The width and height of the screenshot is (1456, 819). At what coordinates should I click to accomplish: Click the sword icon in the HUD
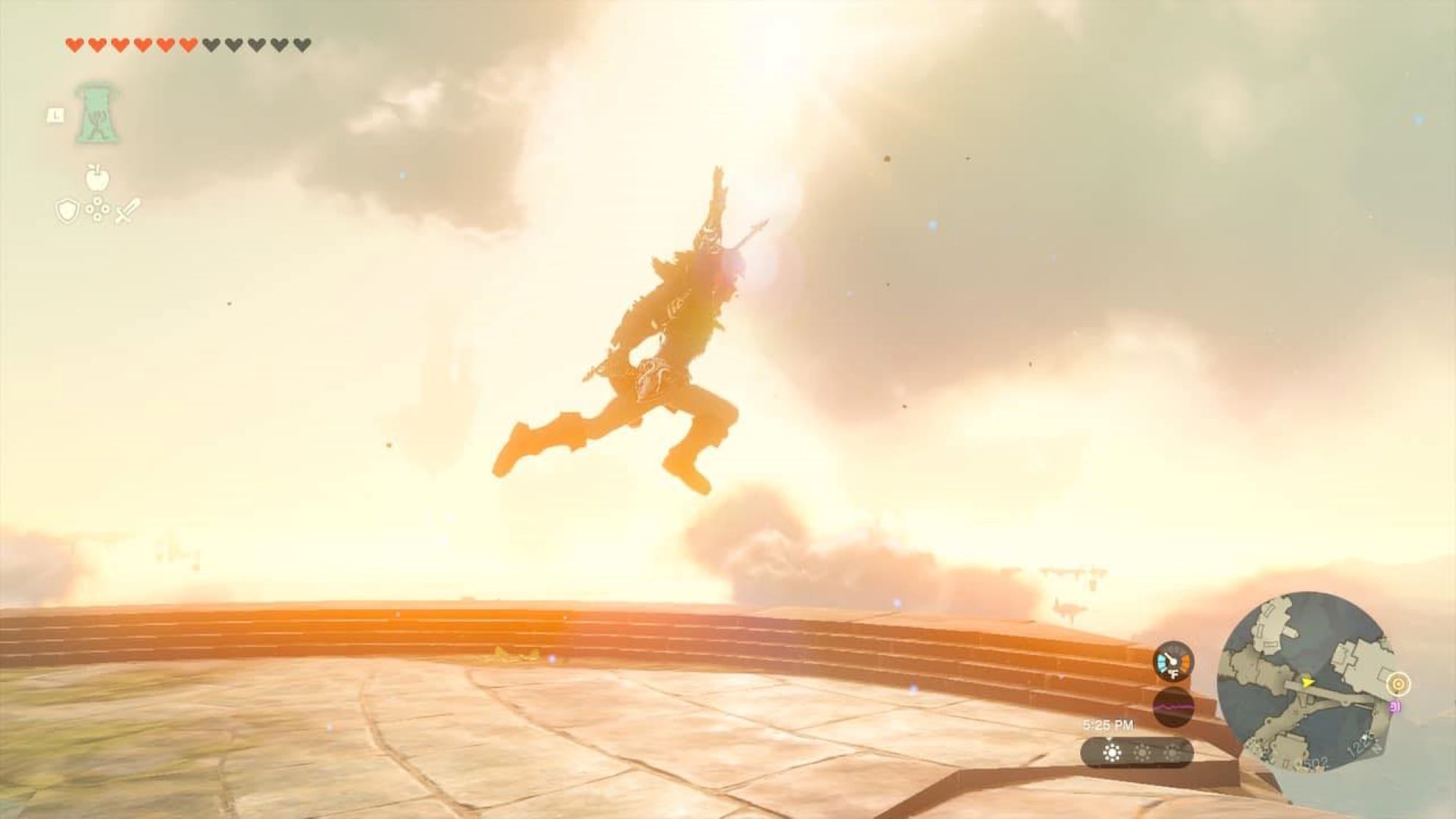126,210
